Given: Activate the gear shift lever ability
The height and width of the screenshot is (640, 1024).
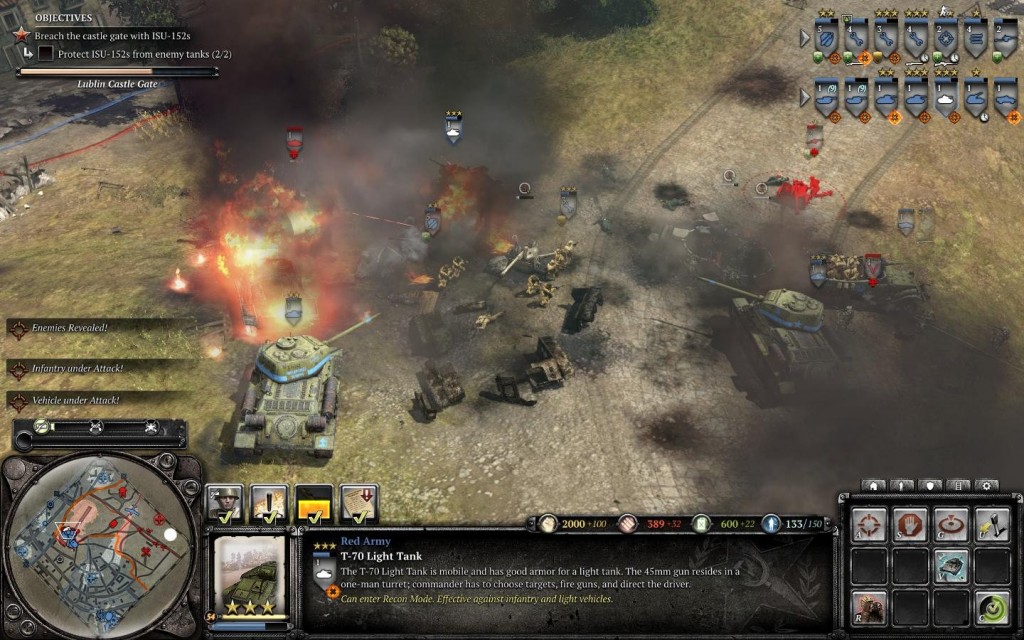Looking at the screenshot, I should (x=991, y=524).
